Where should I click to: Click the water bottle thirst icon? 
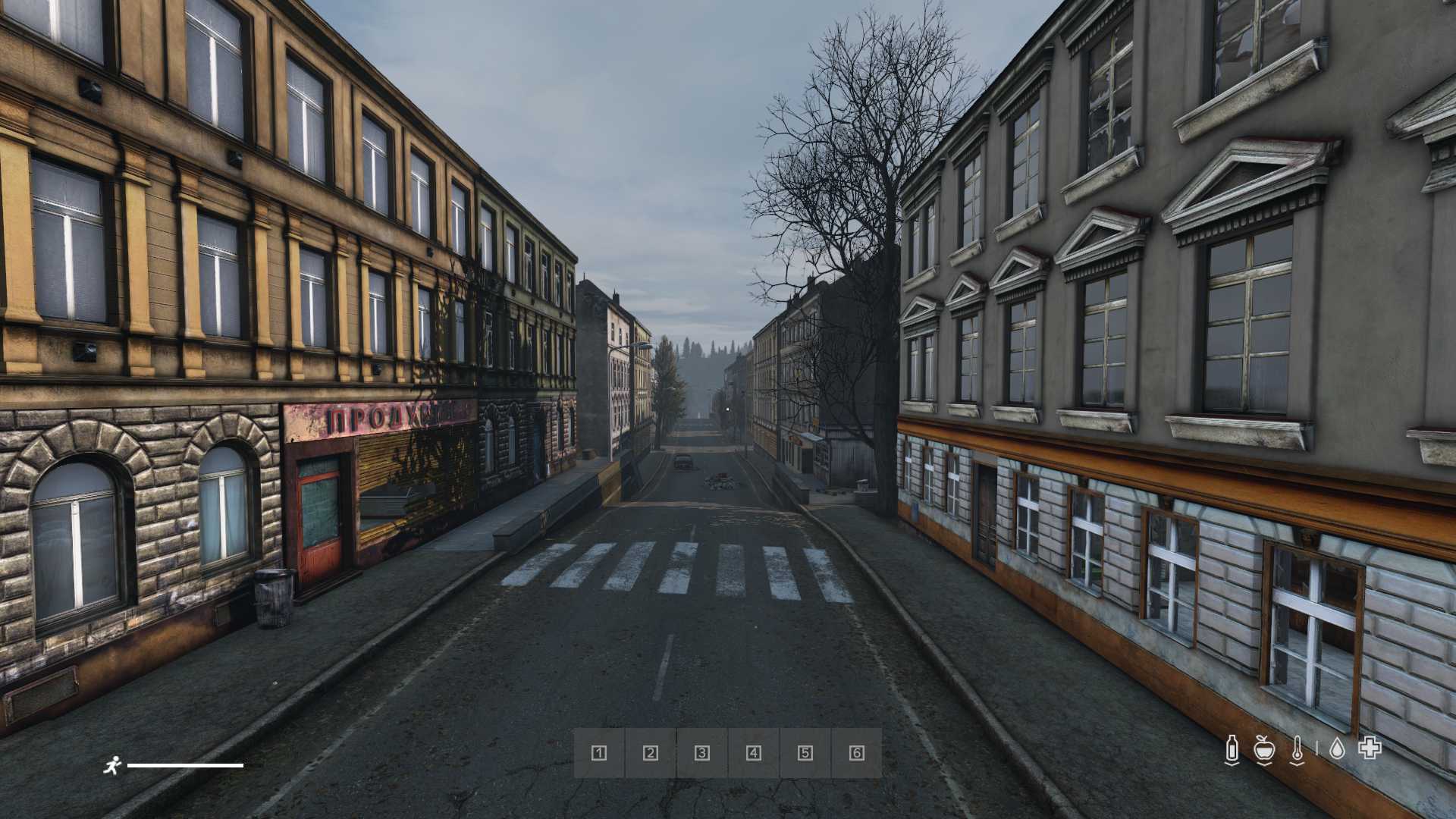(x=1232, y=749)
